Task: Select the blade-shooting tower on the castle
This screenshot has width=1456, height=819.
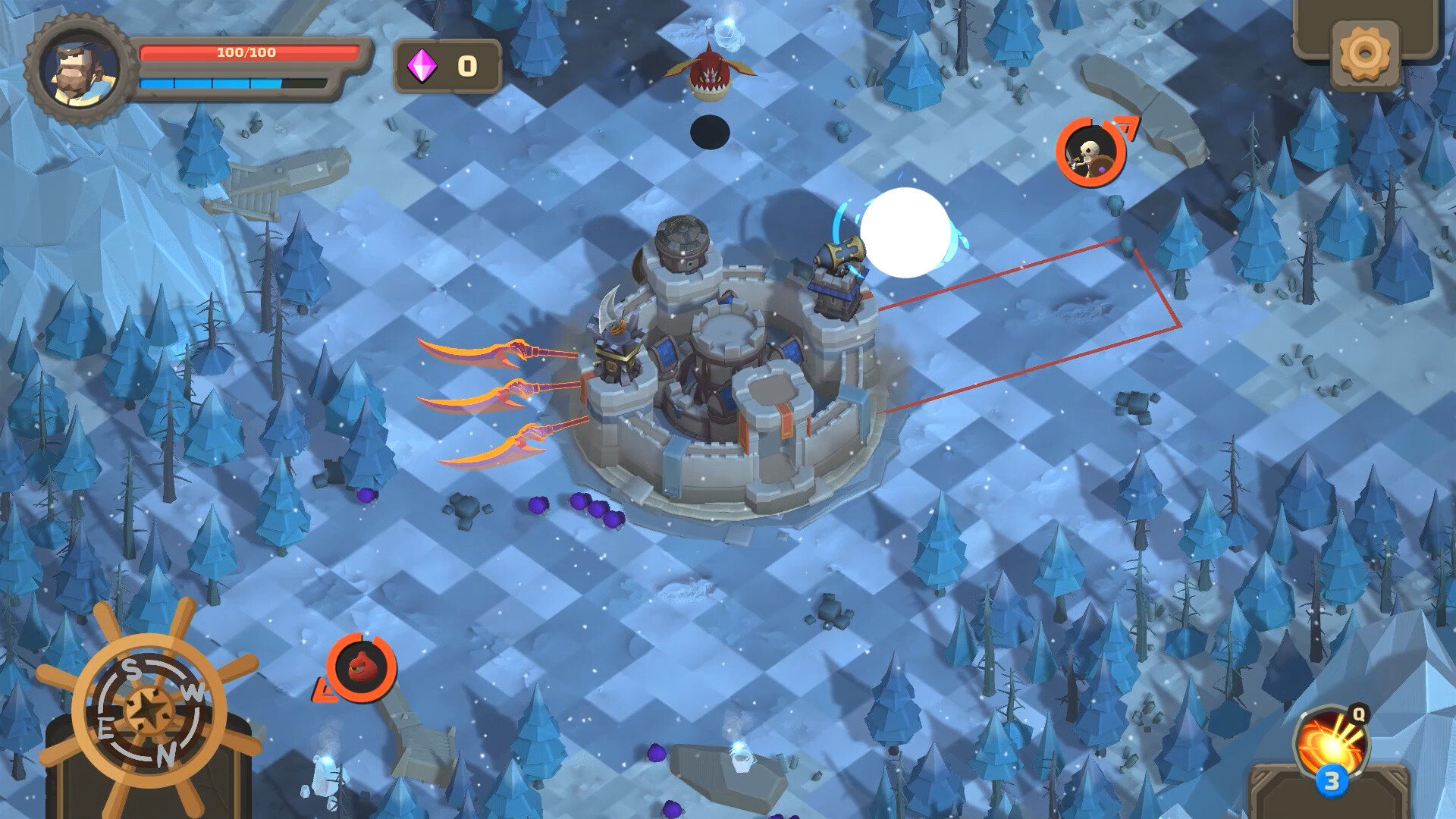Action: (617, 349)
